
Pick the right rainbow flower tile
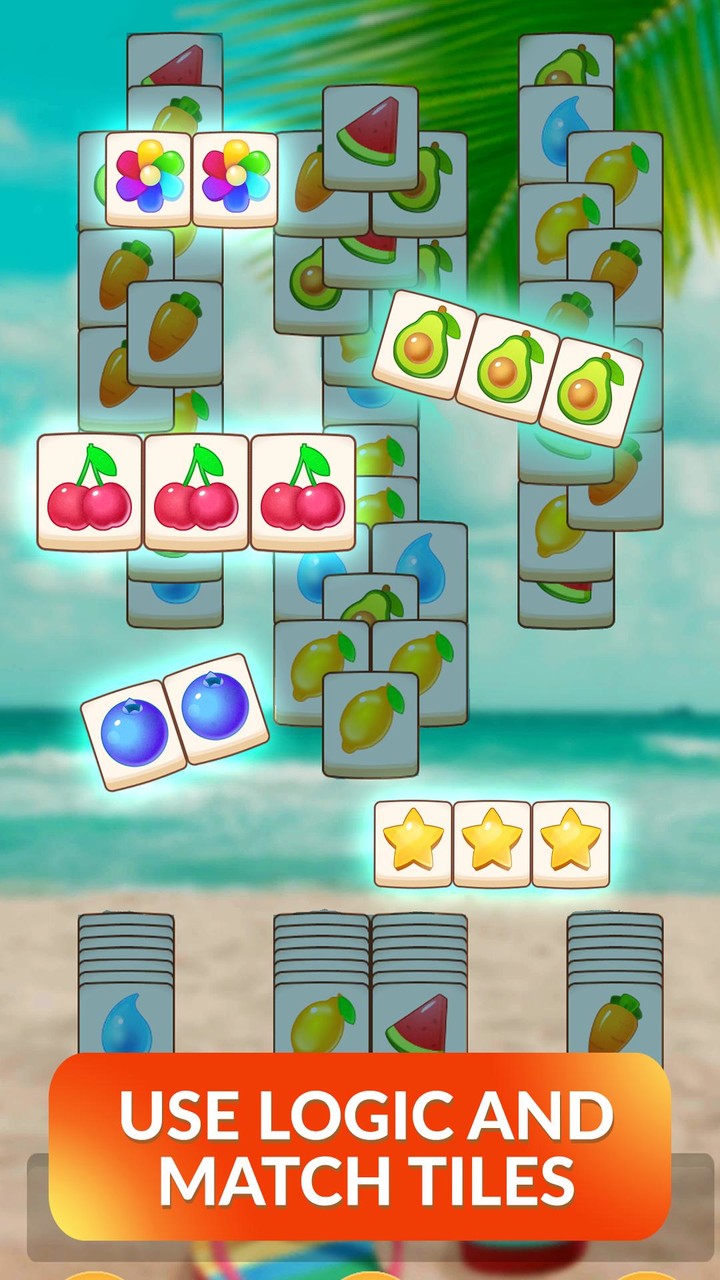pyautogui.click(x=235, y=179)
